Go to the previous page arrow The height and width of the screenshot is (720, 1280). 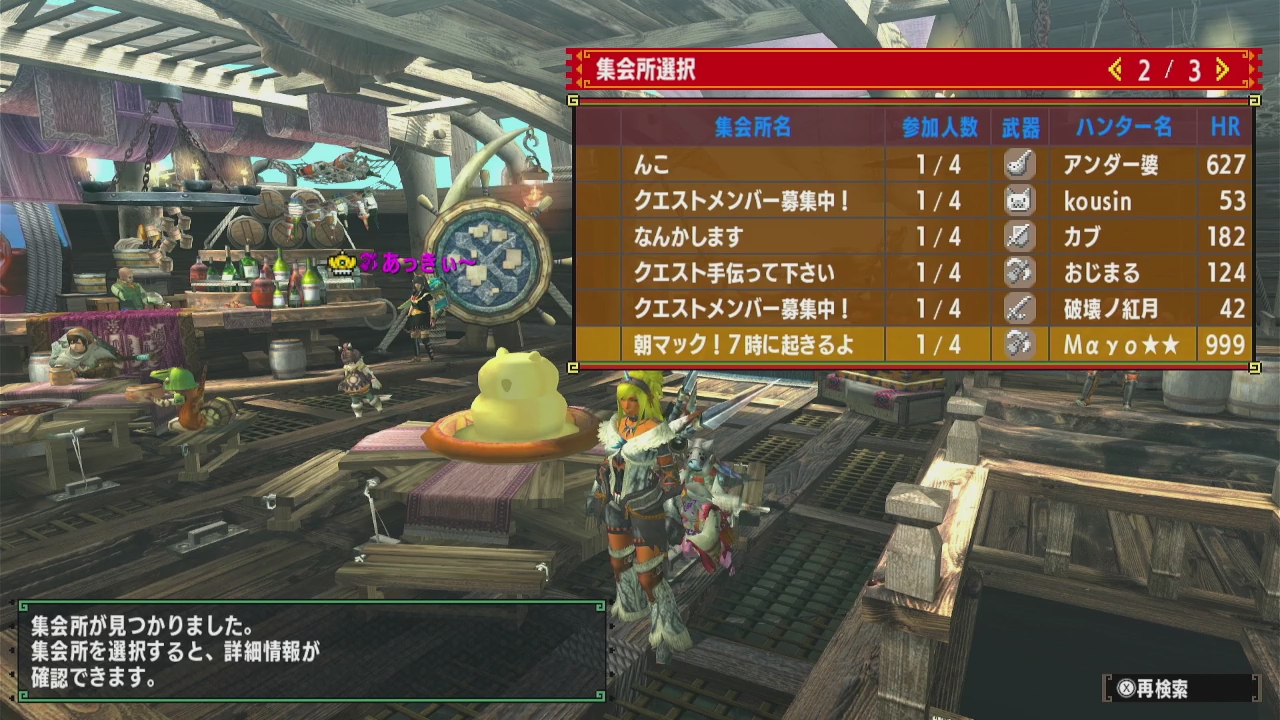1115,70
